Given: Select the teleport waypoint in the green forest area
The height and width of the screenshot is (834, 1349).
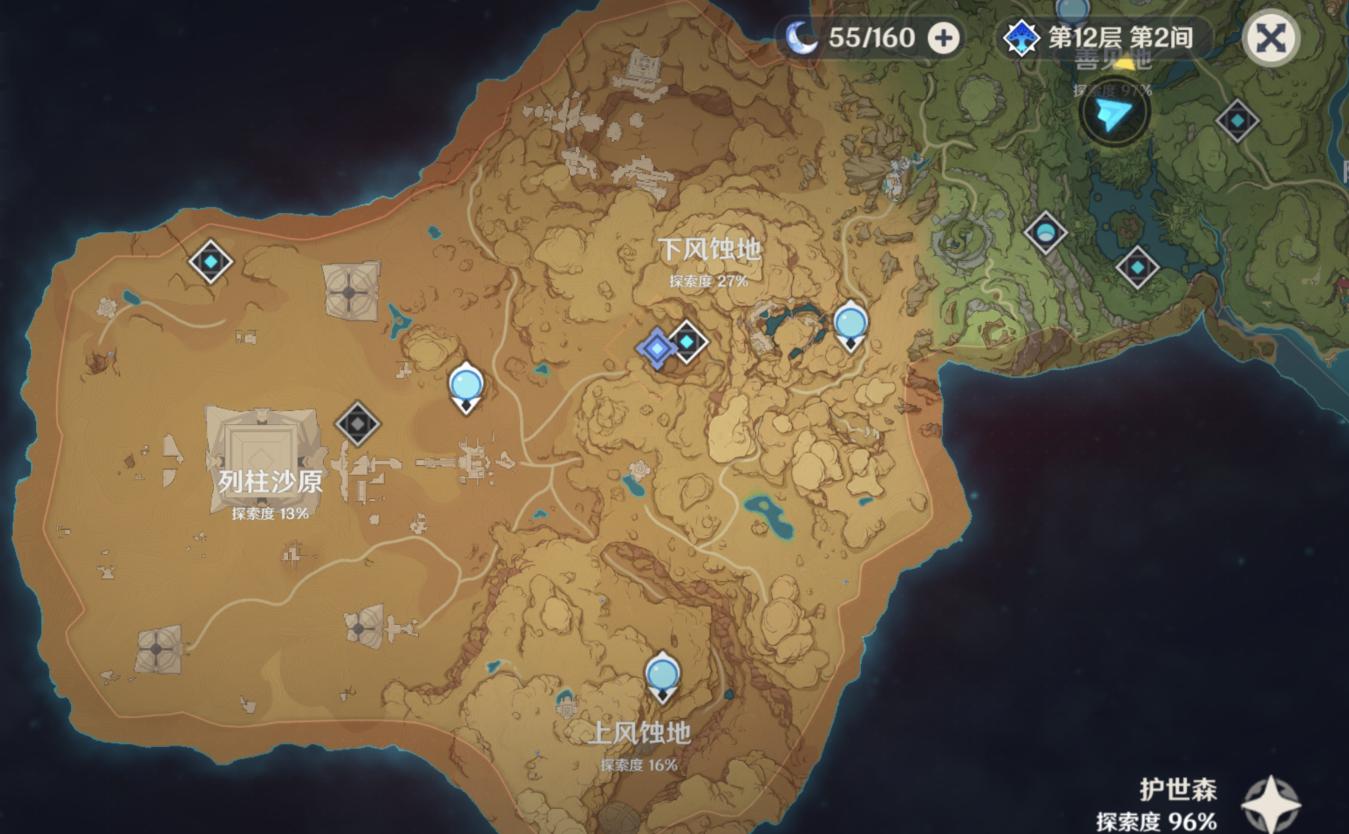Looking at the screenshot, I should pyautogui.click(x=1046, y=230).
